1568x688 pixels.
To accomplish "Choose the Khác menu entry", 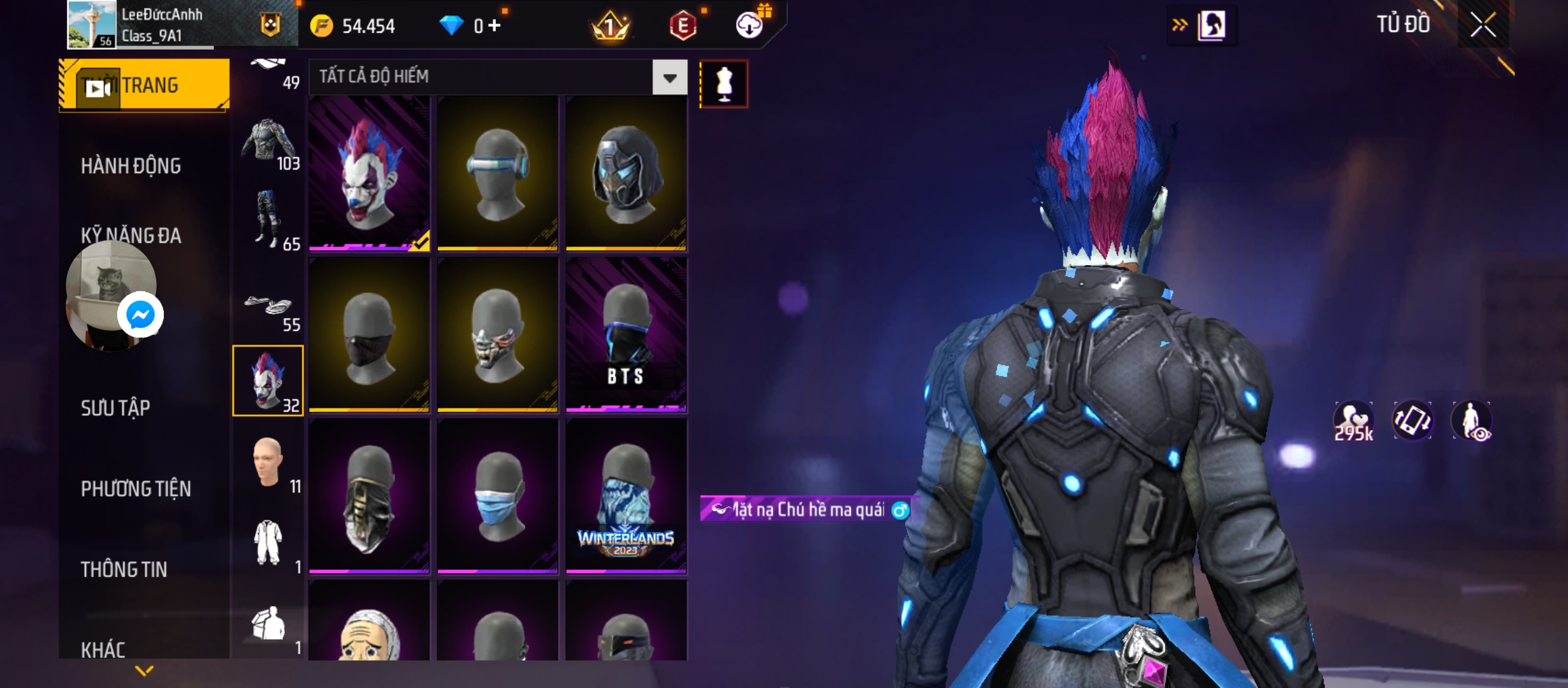I will 103,649.
